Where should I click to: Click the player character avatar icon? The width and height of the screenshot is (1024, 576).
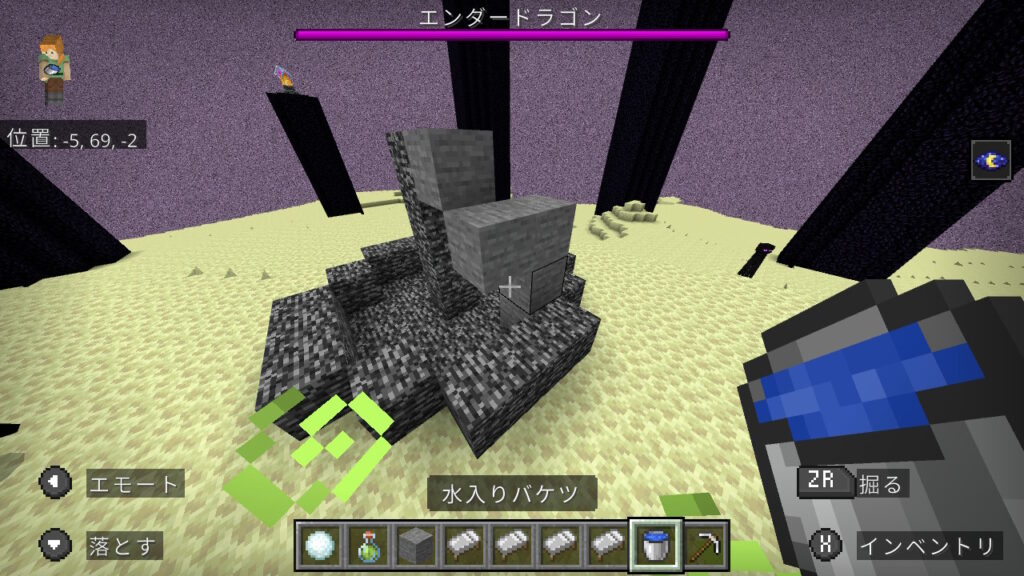(x=54, y=68)
